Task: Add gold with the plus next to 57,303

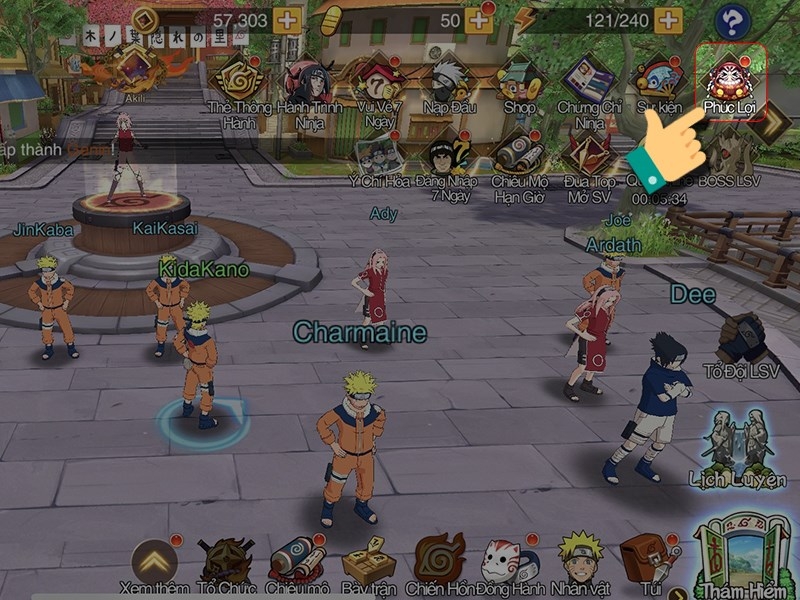Action: [x=287, y=20]
